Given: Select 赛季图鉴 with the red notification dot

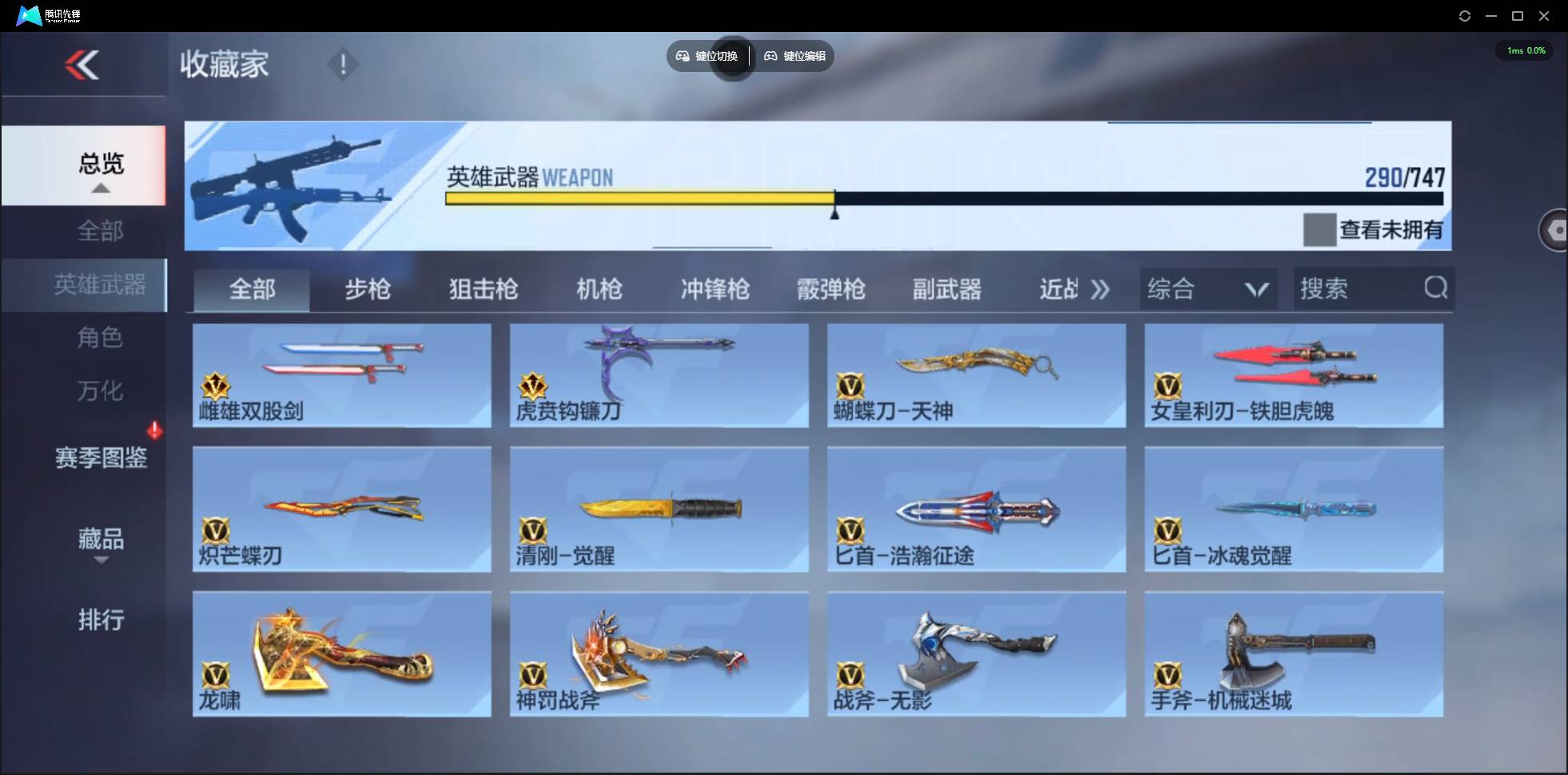Looking at the screenshot, I should 101,457.
